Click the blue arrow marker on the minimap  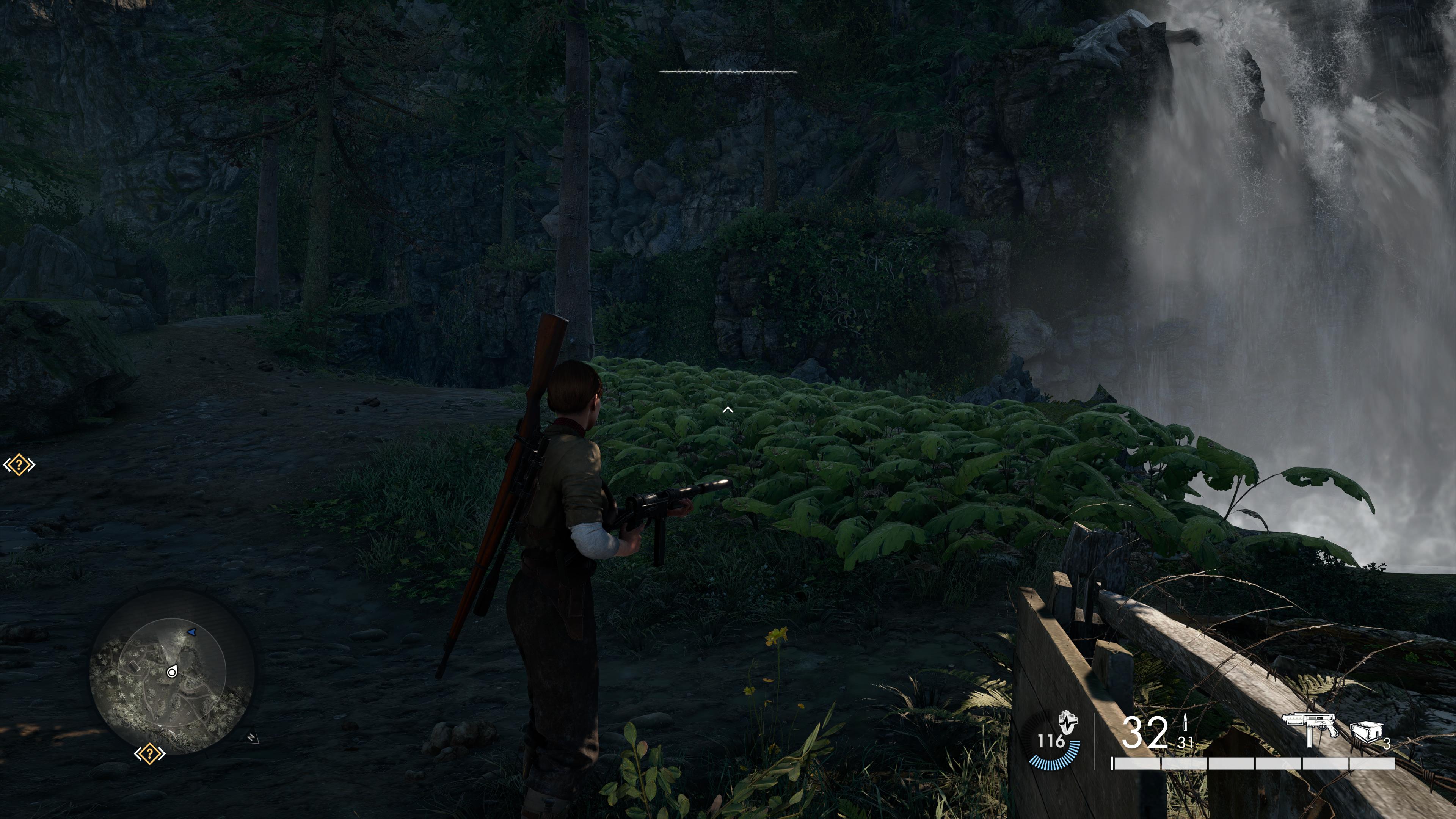(x=191, y=631)
